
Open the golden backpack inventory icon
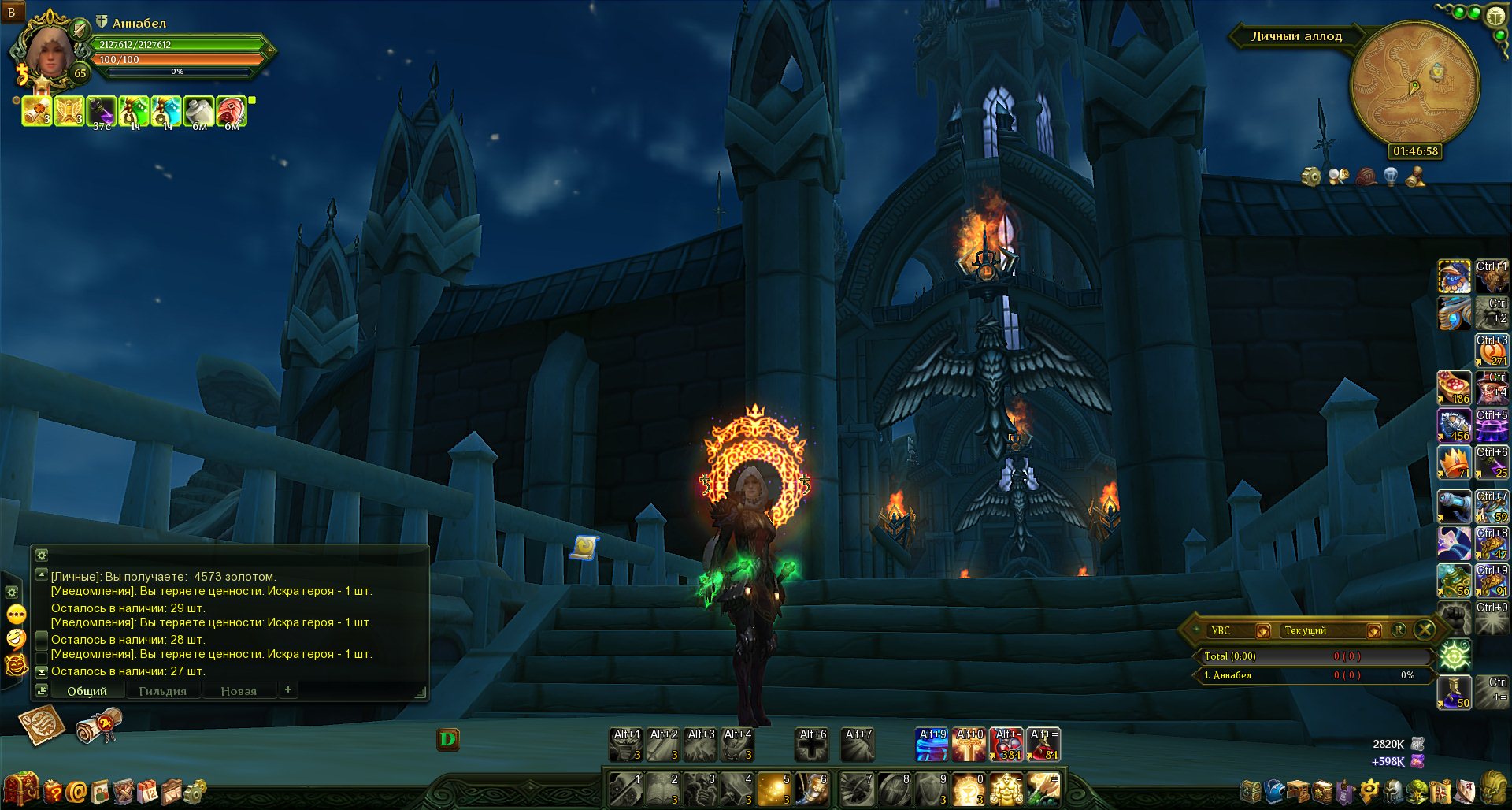1493,789
